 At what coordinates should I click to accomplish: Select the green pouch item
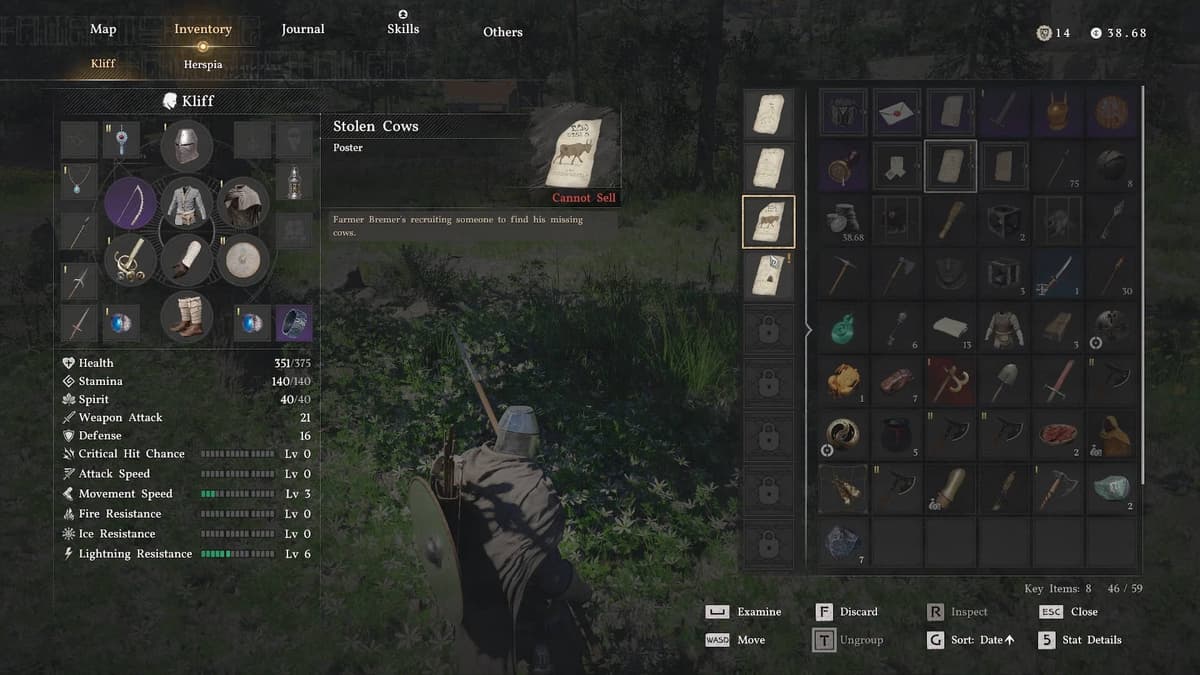coord(843,326)
